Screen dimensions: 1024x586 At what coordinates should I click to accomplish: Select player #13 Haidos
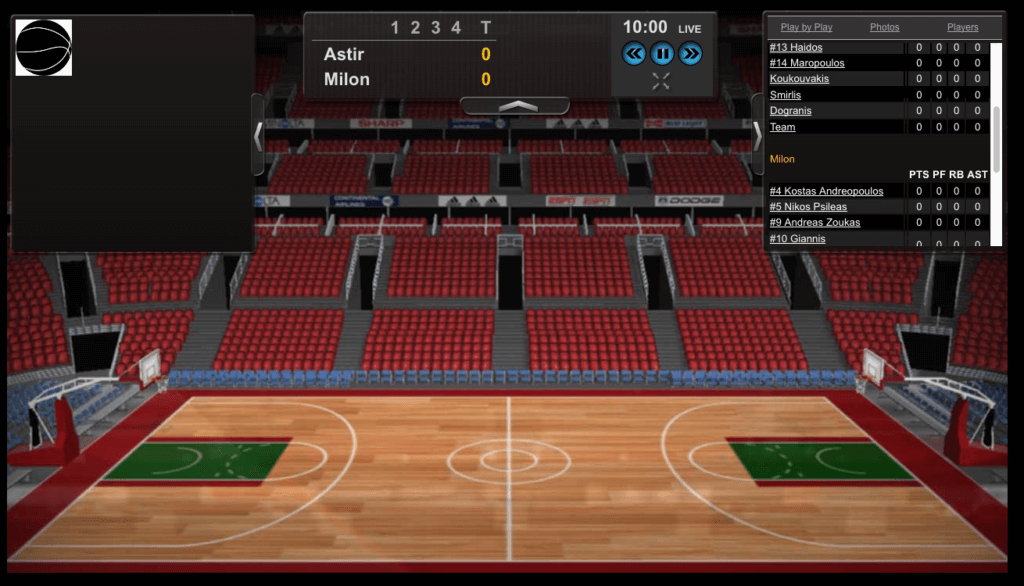point(796,48)
